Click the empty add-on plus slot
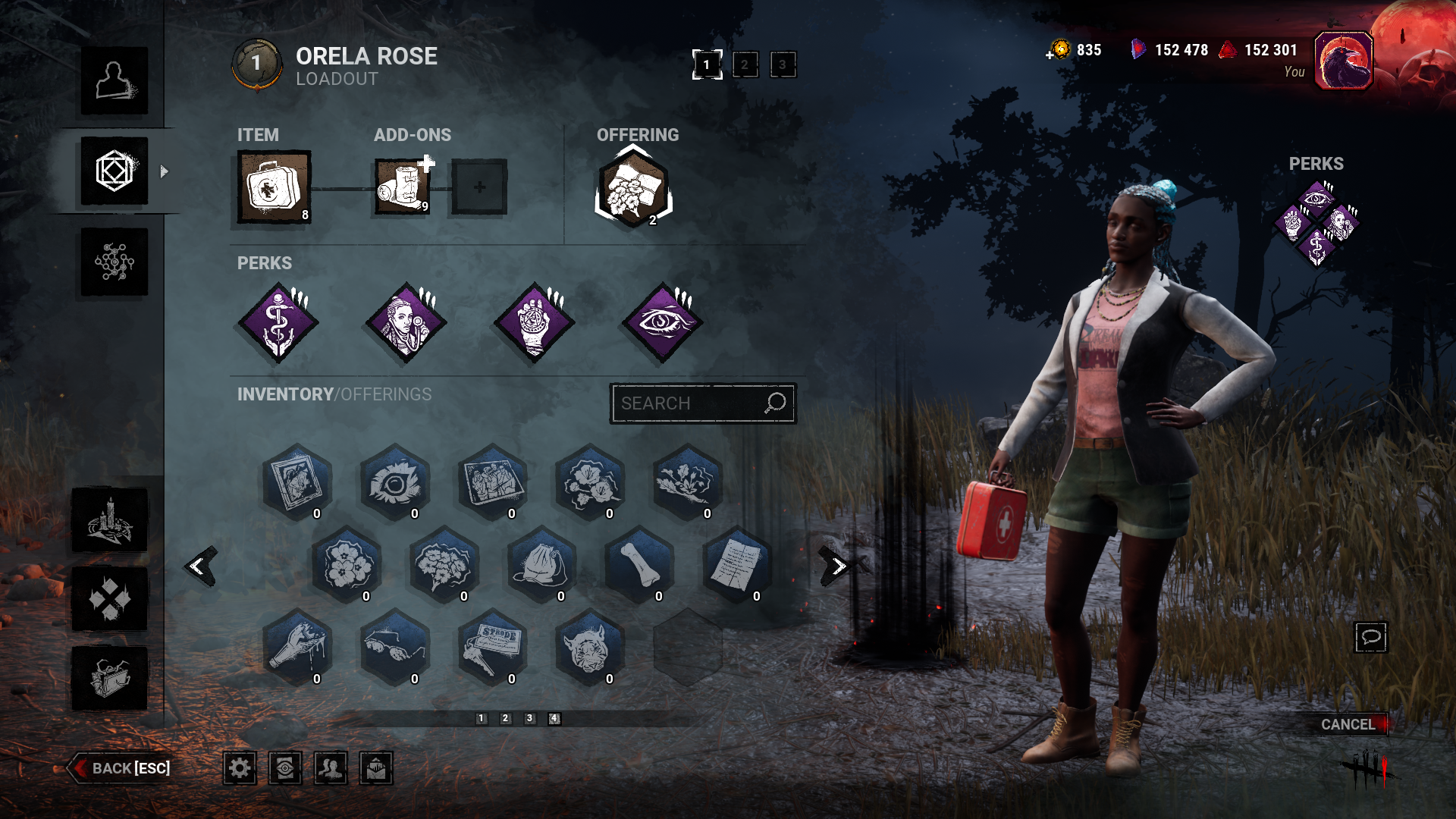 tap(477, 187)
